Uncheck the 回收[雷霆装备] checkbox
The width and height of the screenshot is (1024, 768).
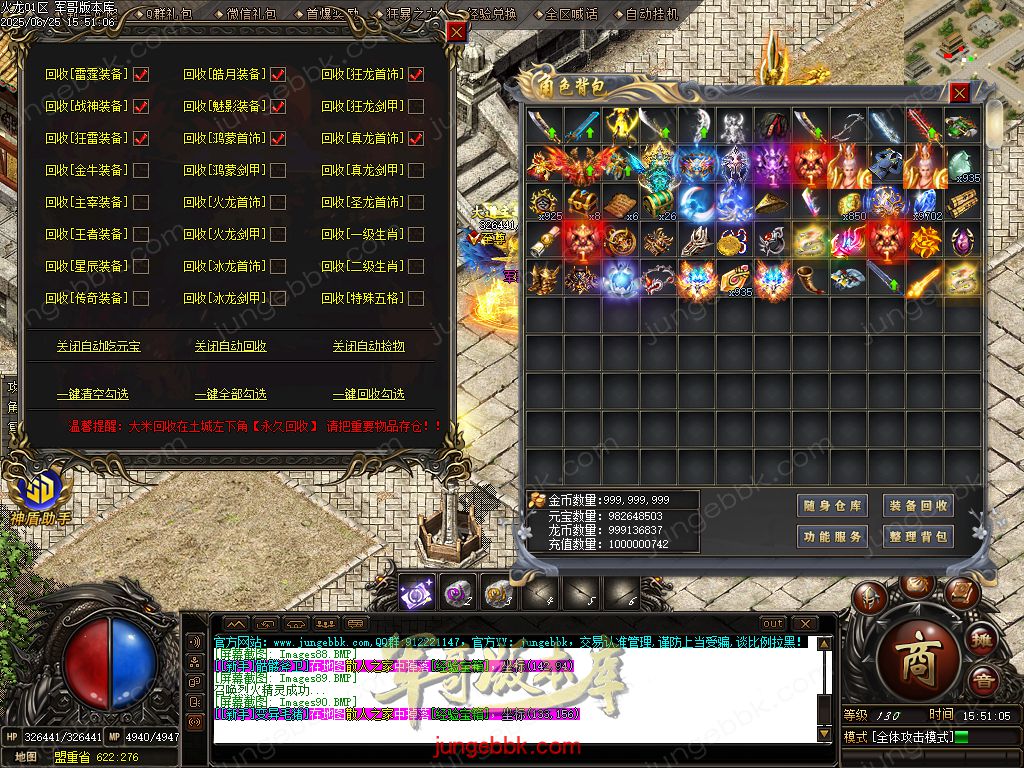pyautogui.click(x=141, y=74)
